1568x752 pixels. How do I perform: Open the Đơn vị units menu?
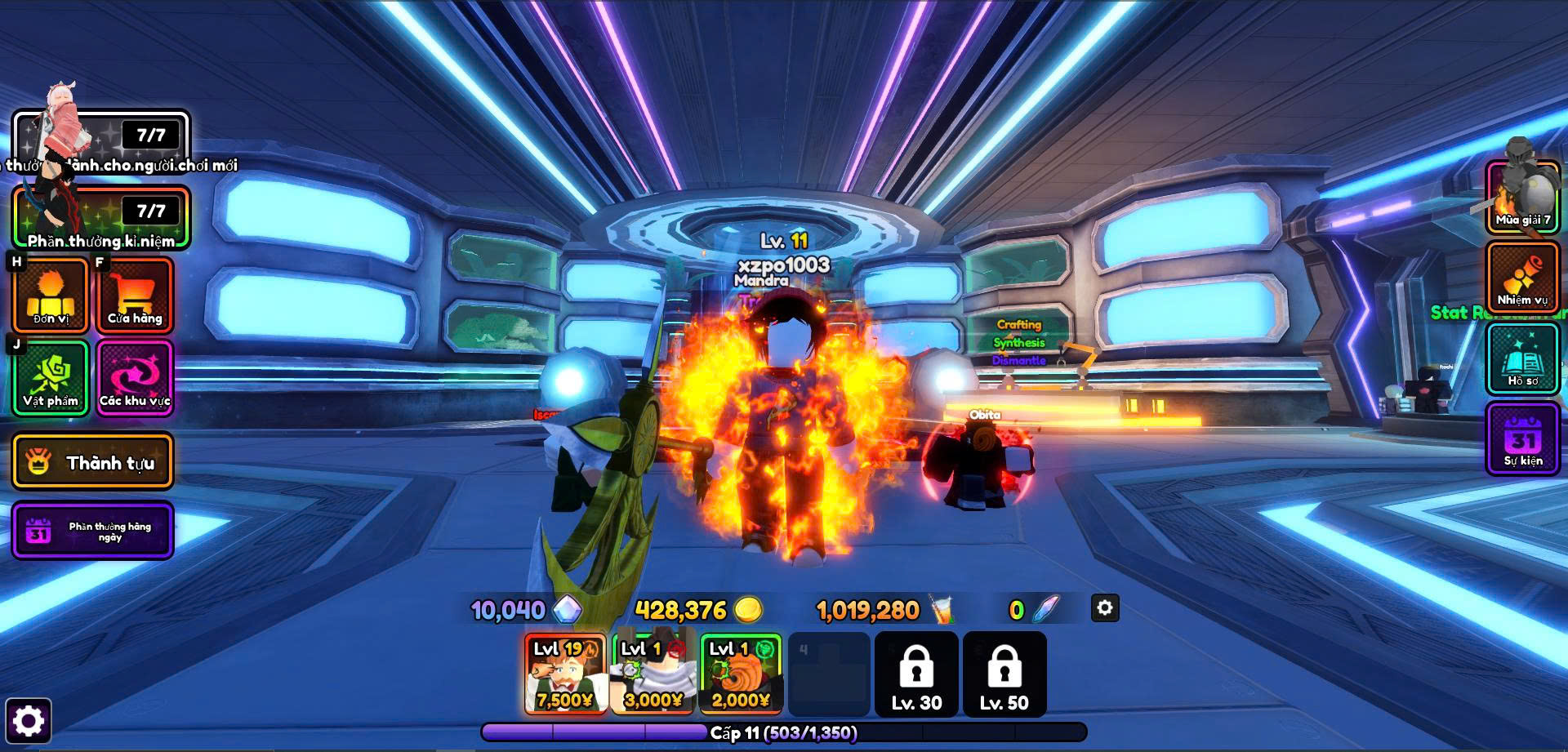tap(51, 295)
